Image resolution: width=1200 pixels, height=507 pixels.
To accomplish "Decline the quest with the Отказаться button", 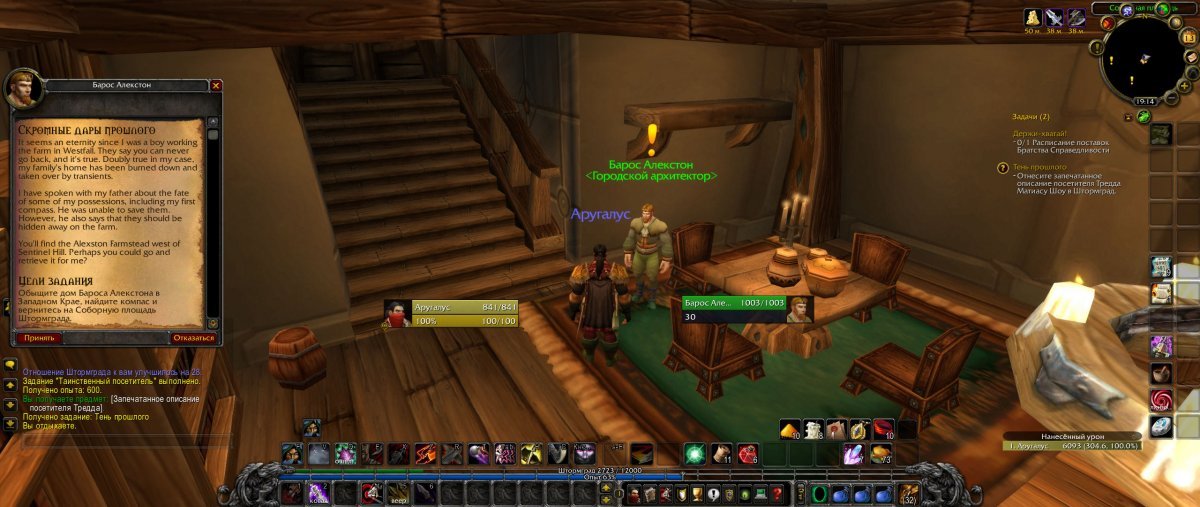I will [x=193, y=338].
